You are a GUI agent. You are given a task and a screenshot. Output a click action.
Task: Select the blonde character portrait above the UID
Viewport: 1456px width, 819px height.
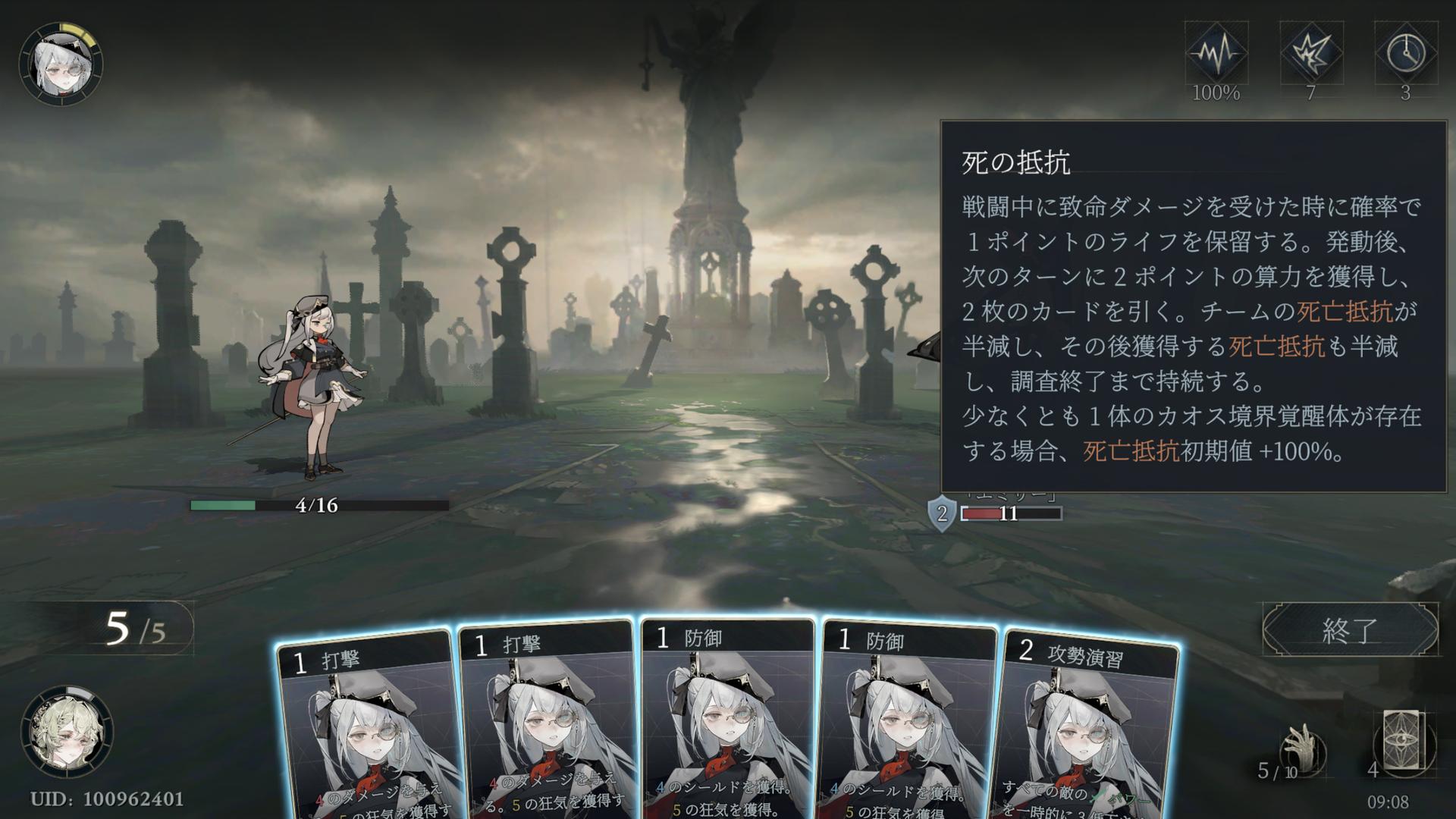click(66, 732)
